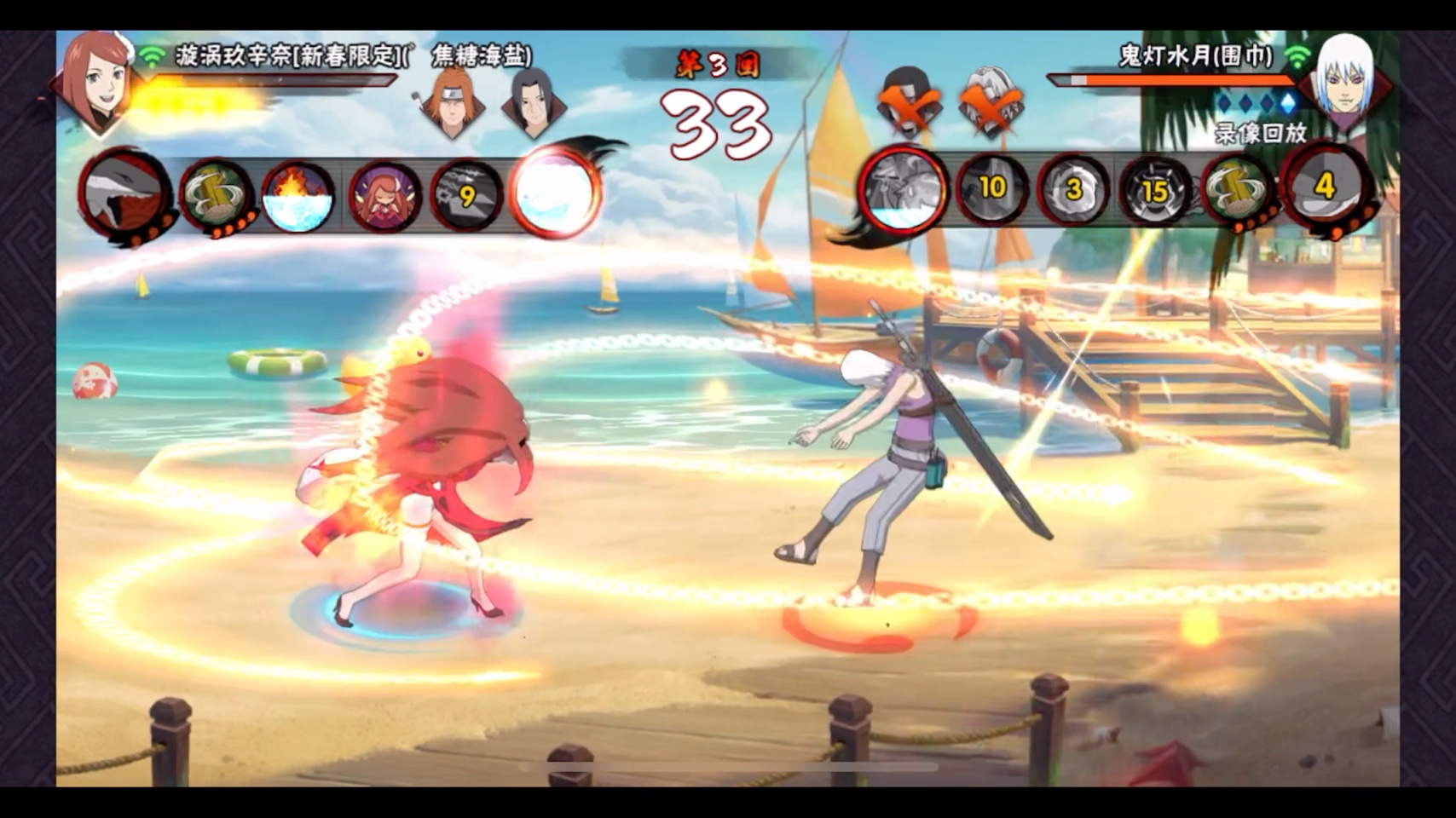
Task: Activate the fire and water skill icon
Action: pyautogui.click(x=298, y=198)
